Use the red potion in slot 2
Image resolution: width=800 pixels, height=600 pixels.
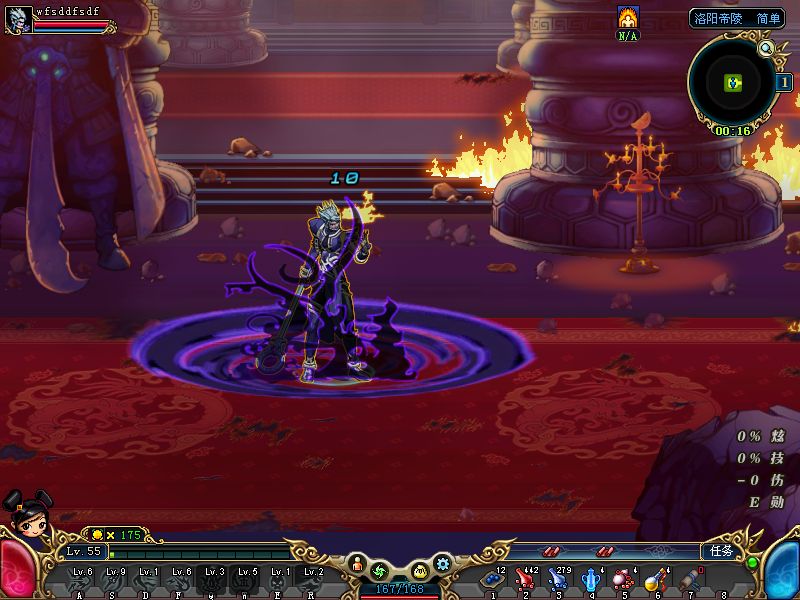525,579
